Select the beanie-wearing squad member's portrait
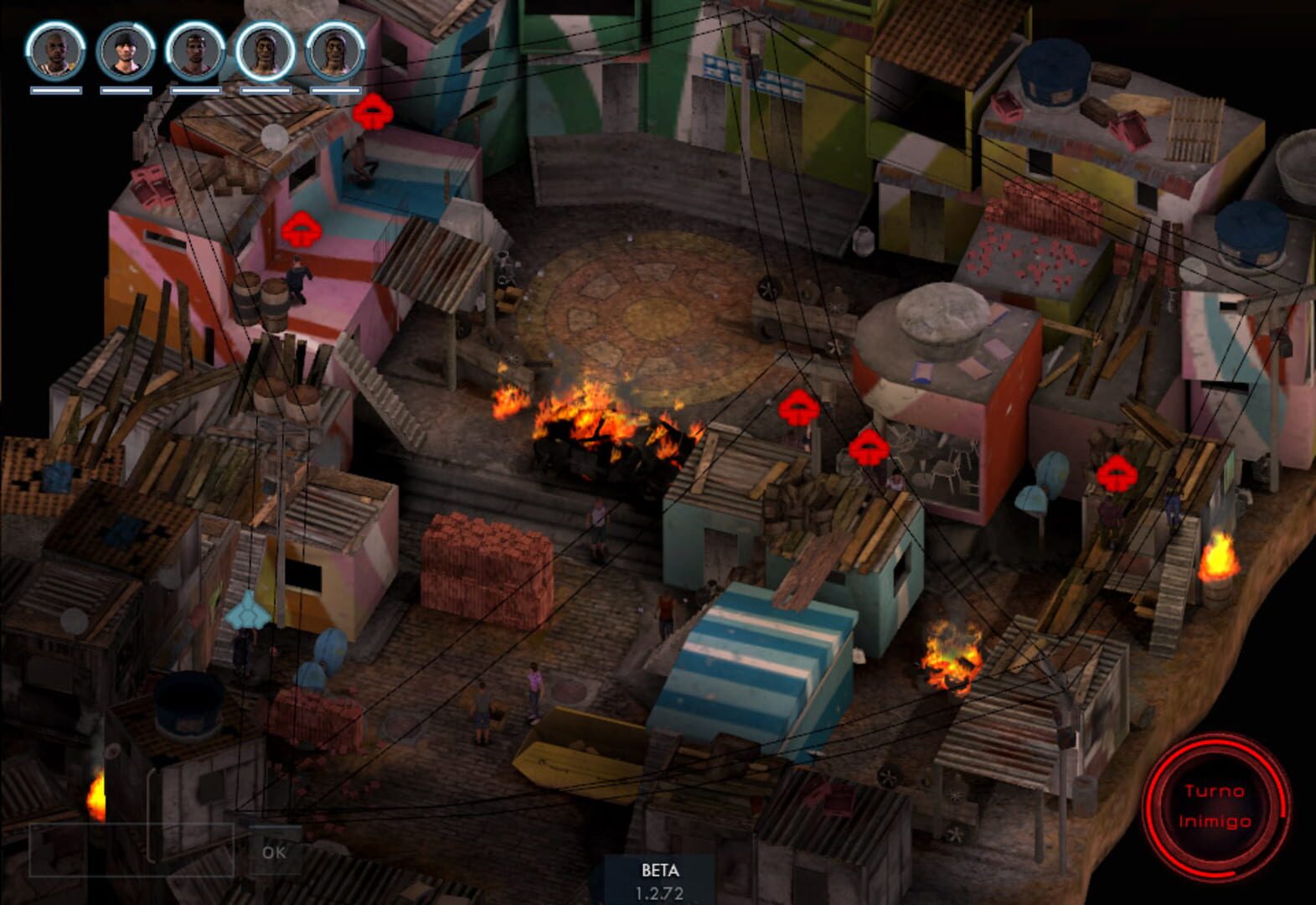 point(124,52)
